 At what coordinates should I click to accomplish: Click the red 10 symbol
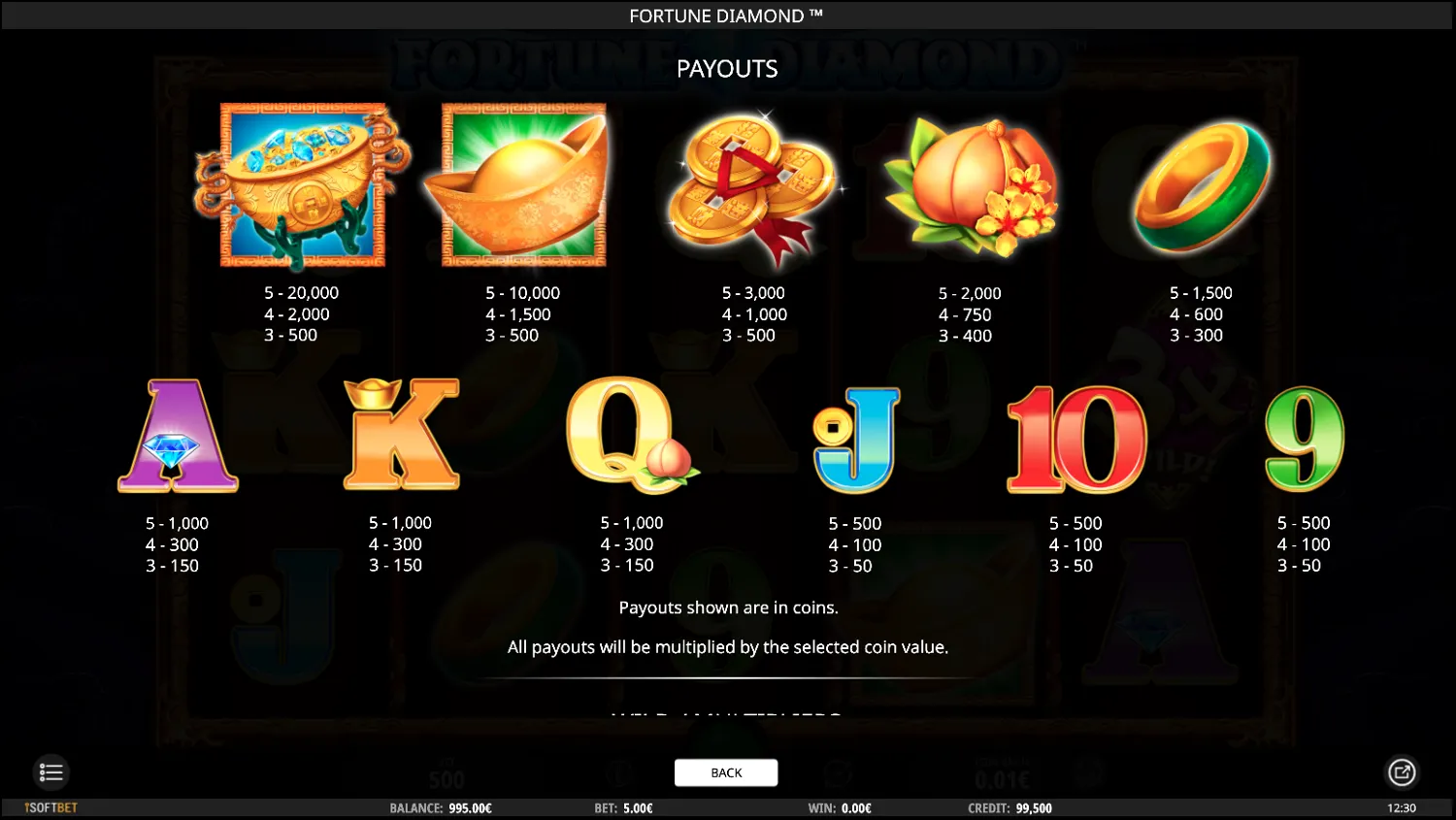(1075, 439)
